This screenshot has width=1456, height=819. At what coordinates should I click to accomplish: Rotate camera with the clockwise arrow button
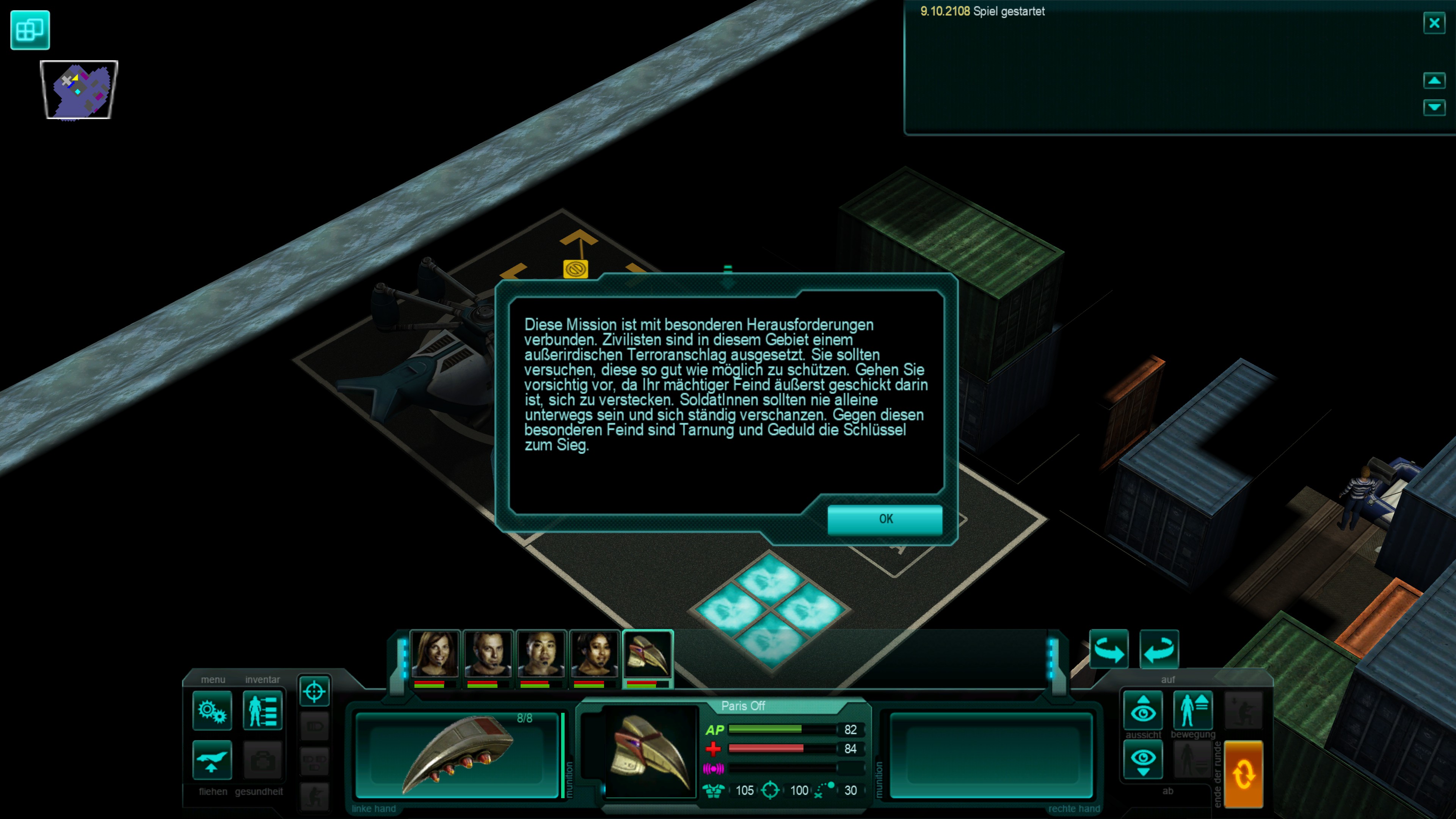tap(1108, 649)
